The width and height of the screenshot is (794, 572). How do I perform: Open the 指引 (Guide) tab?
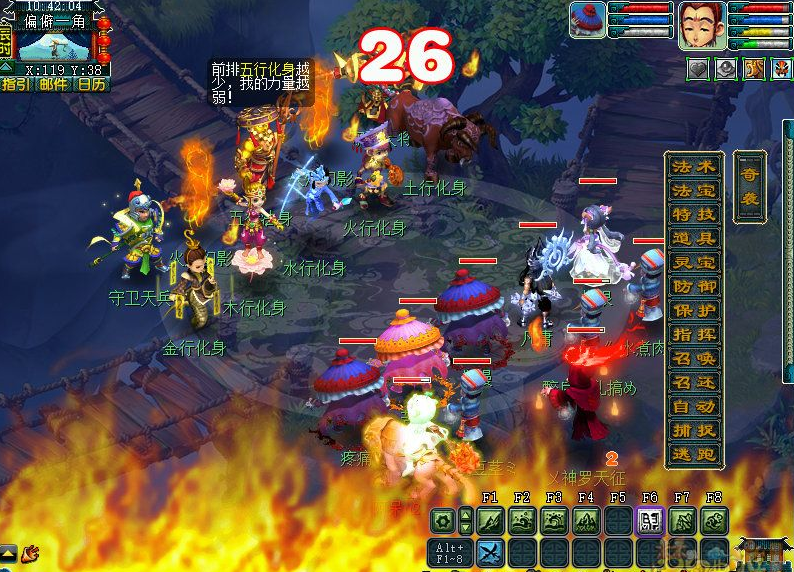tap(15, 84)
